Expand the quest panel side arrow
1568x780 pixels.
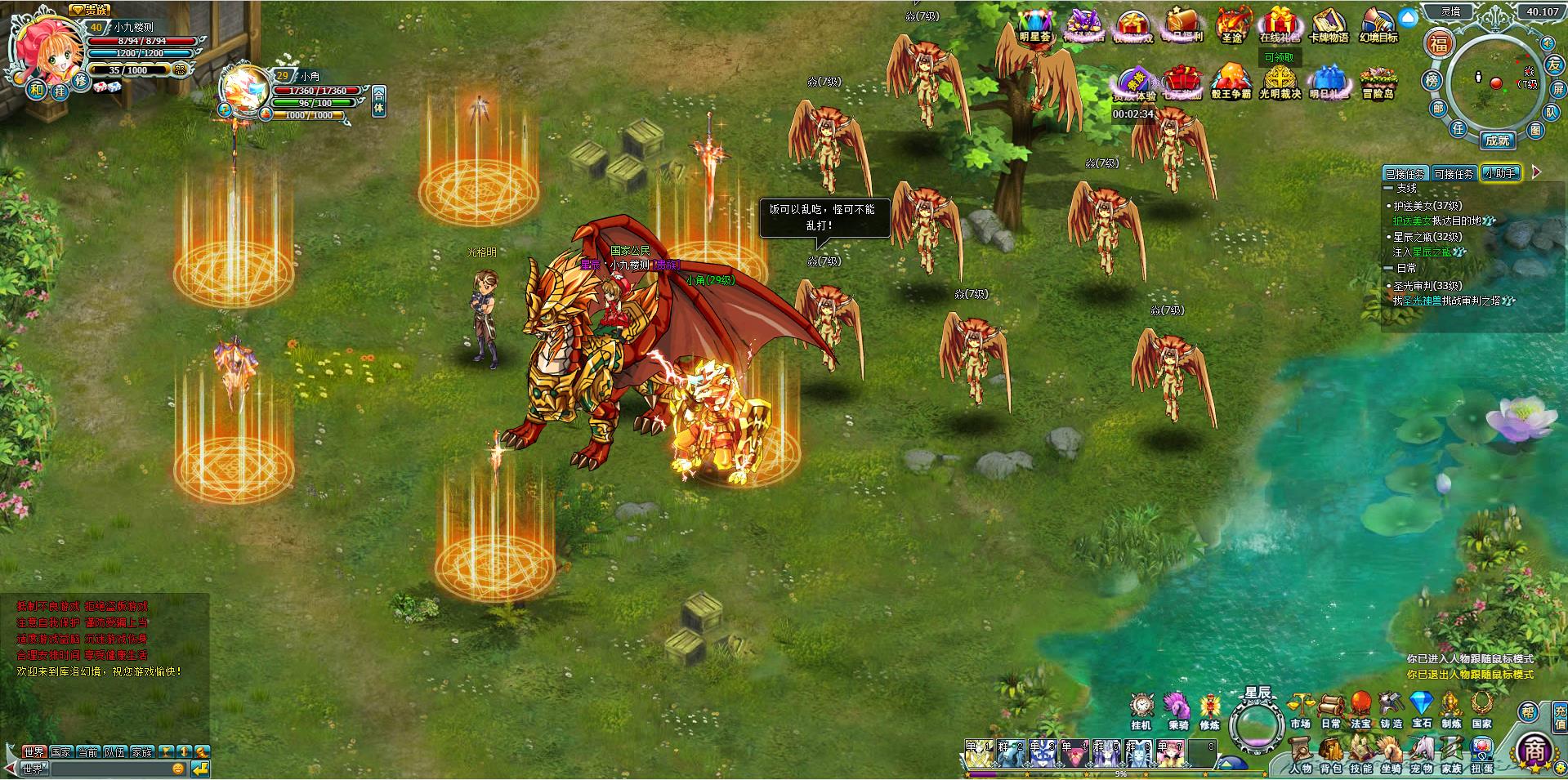point(1536,173)
